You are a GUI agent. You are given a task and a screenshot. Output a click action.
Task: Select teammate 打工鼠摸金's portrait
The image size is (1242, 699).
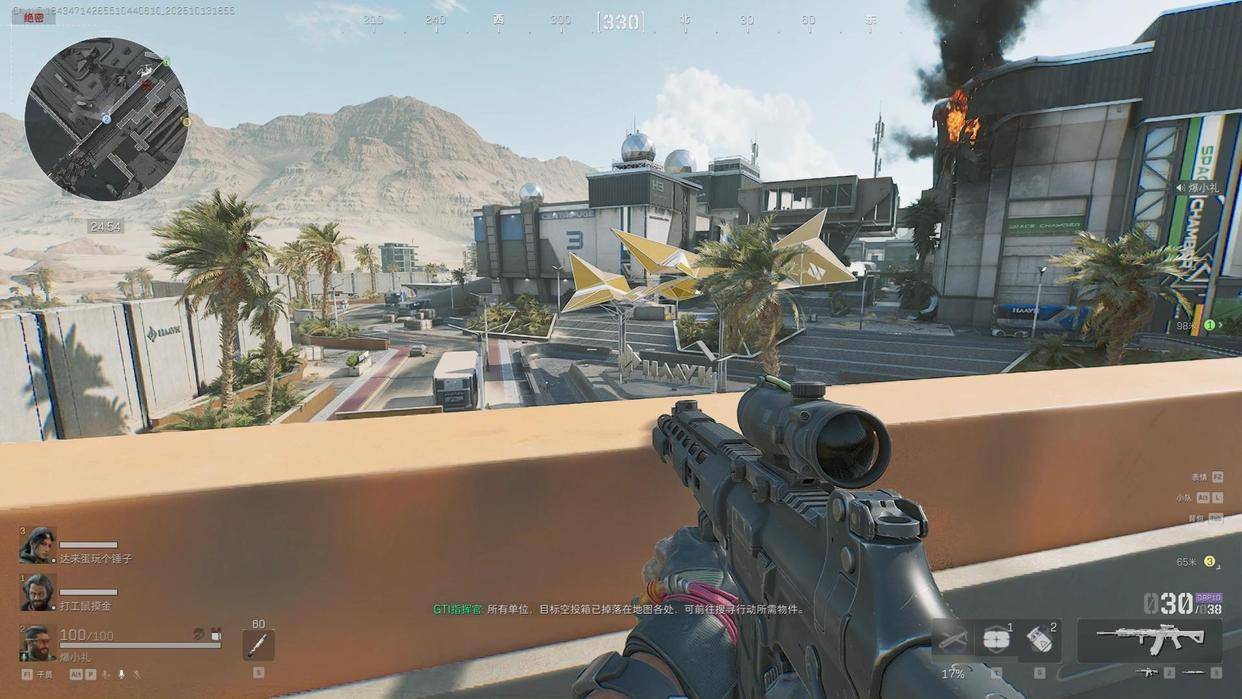pos(38,592)
